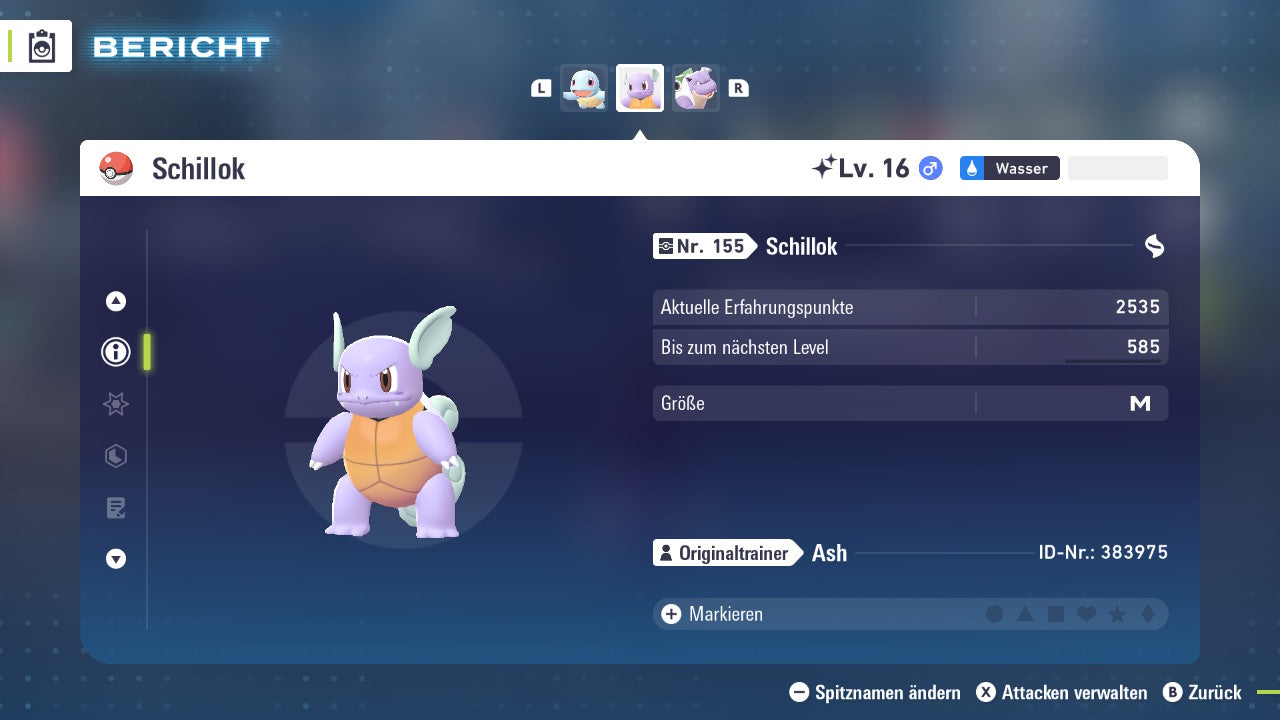Click the clipboard Bericht icon top left
This screenshot has height=720, width=1280.
(42, 46)
